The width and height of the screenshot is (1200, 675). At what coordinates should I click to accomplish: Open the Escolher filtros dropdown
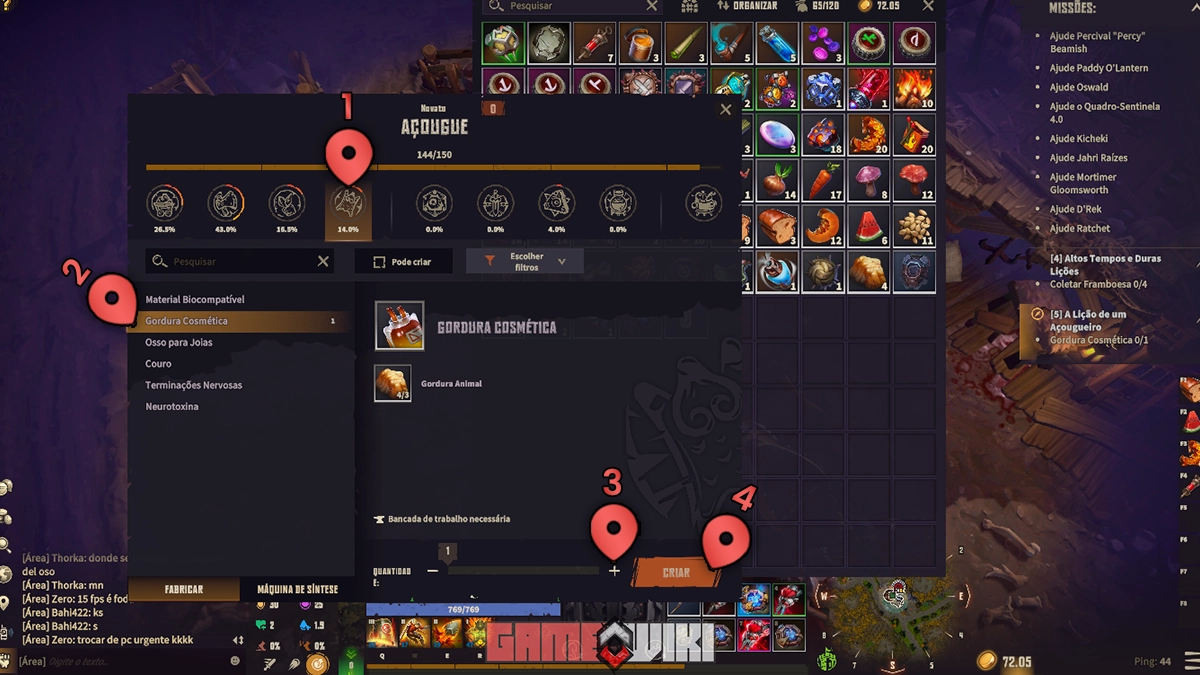coord(525,262)
